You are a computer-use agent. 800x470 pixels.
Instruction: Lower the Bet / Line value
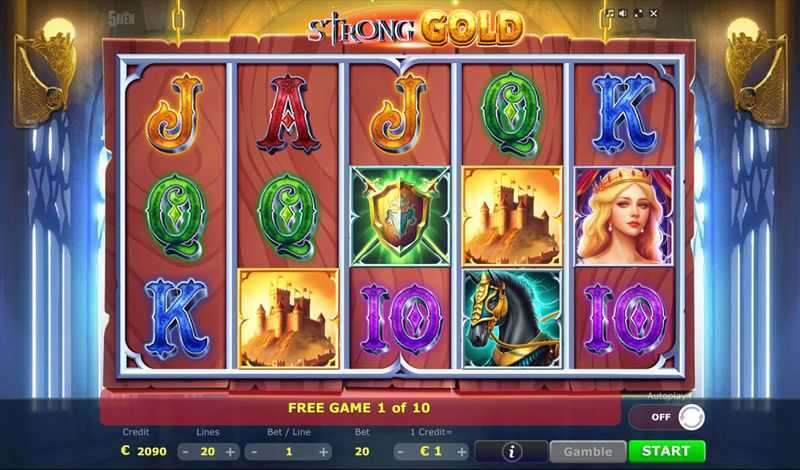tap(253, 452)
